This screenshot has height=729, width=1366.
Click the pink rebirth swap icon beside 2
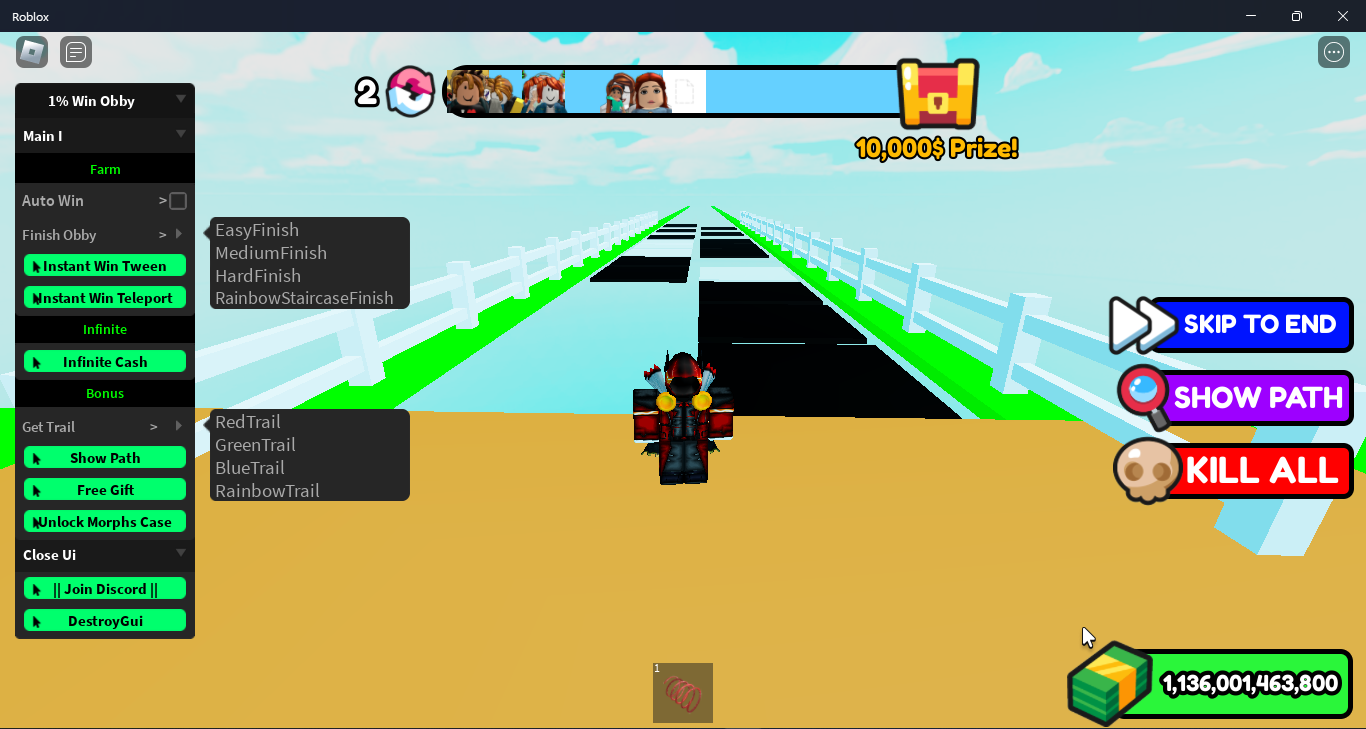click(x=410, y=92)
